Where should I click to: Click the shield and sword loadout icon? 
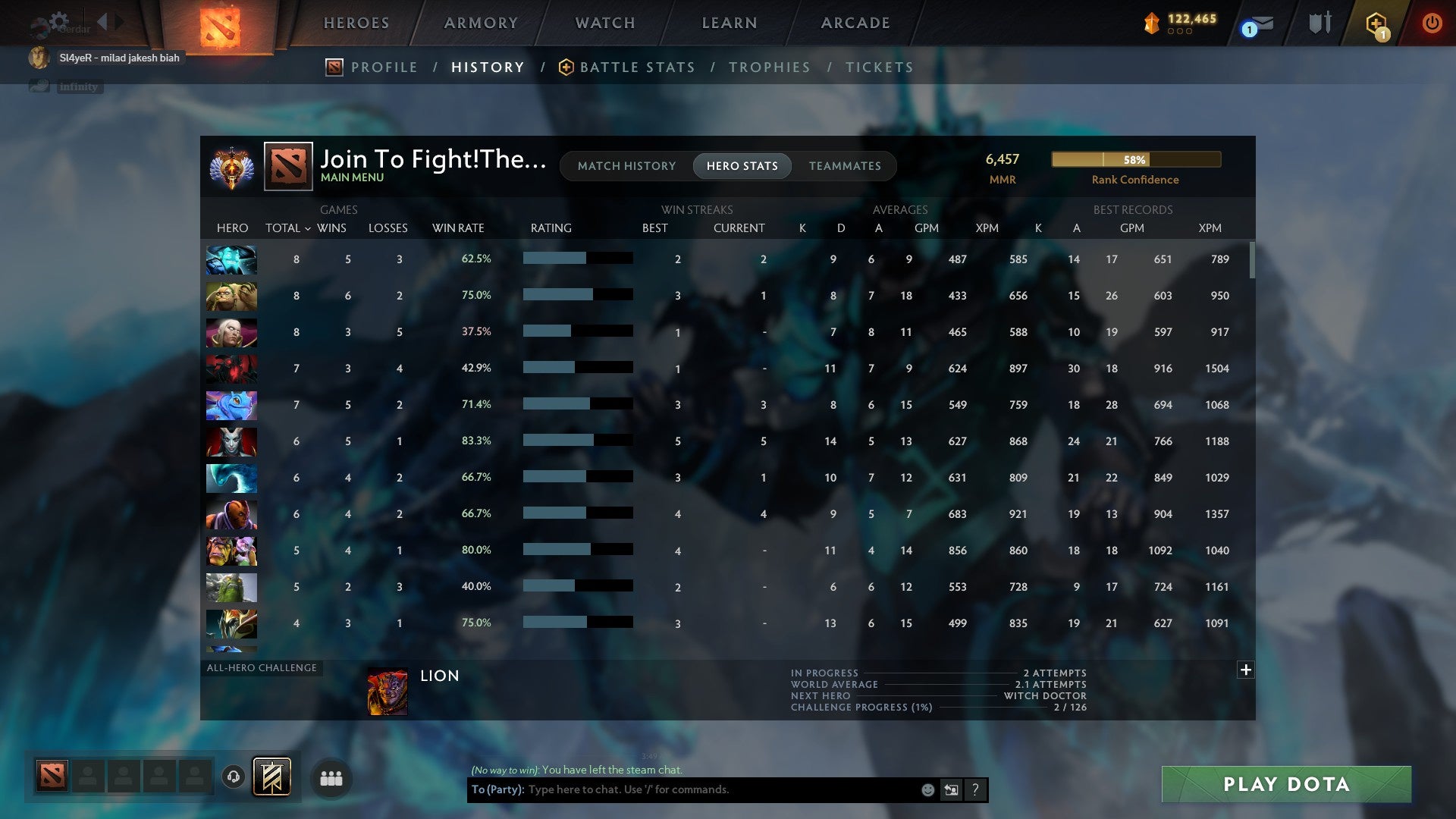tap(1319, 23)
